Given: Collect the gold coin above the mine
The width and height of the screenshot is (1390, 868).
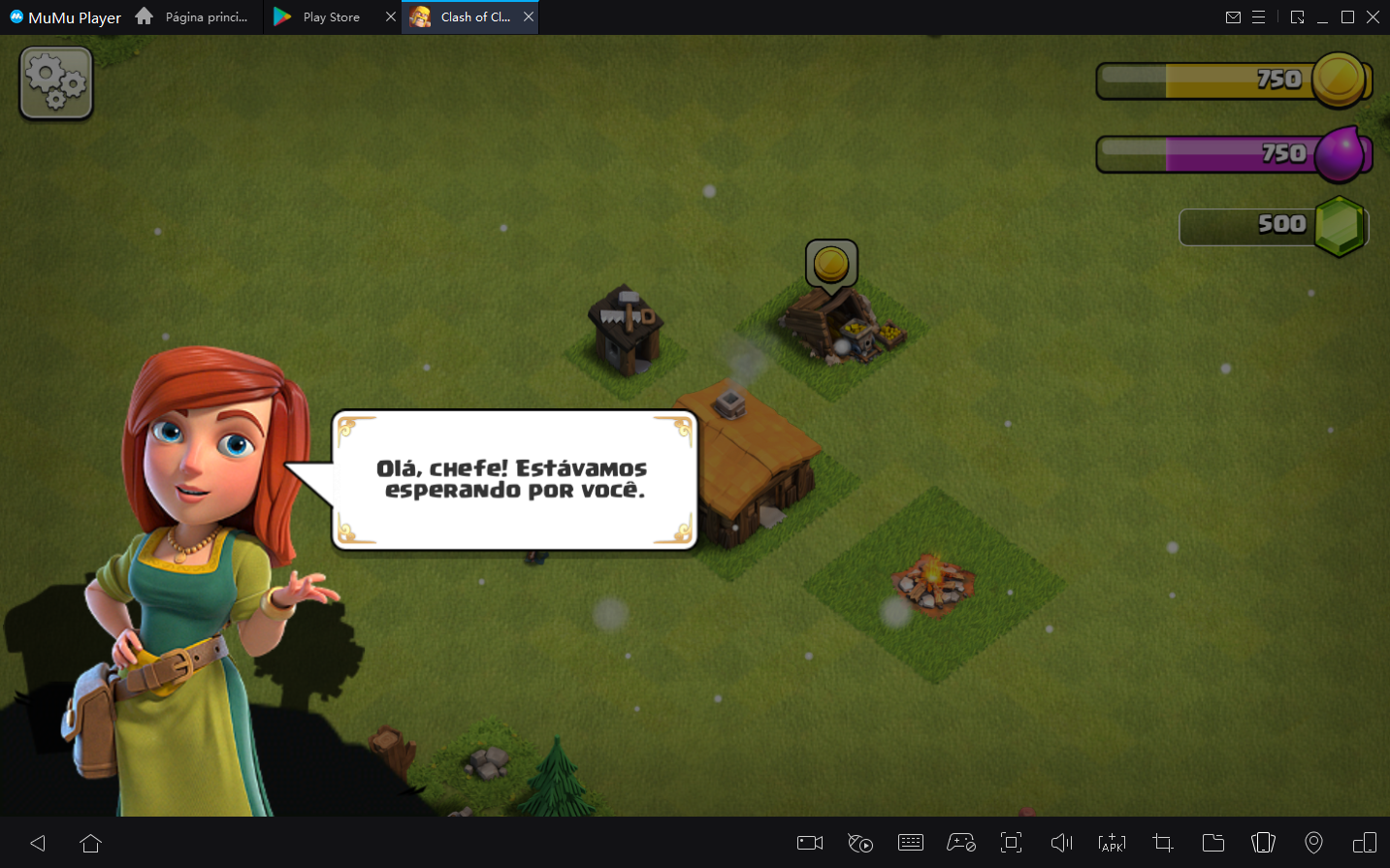Looking at the screenshot, I should pos(831,264).
